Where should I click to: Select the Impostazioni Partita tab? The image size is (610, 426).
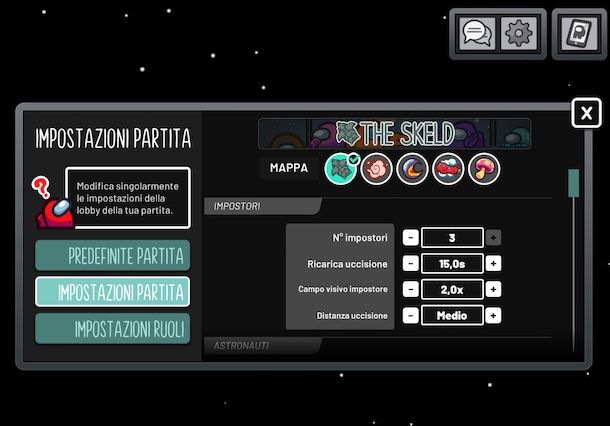[x=112, y=292]
